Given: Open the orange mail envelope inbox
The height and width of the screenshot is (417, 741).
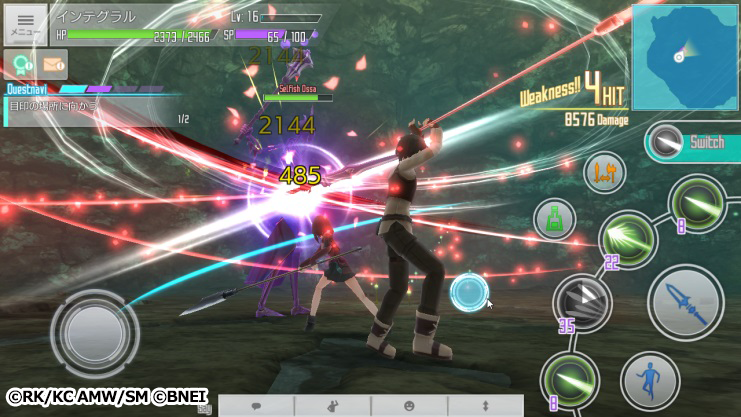Looking at the screenshot, I should [x=53, y=65].
